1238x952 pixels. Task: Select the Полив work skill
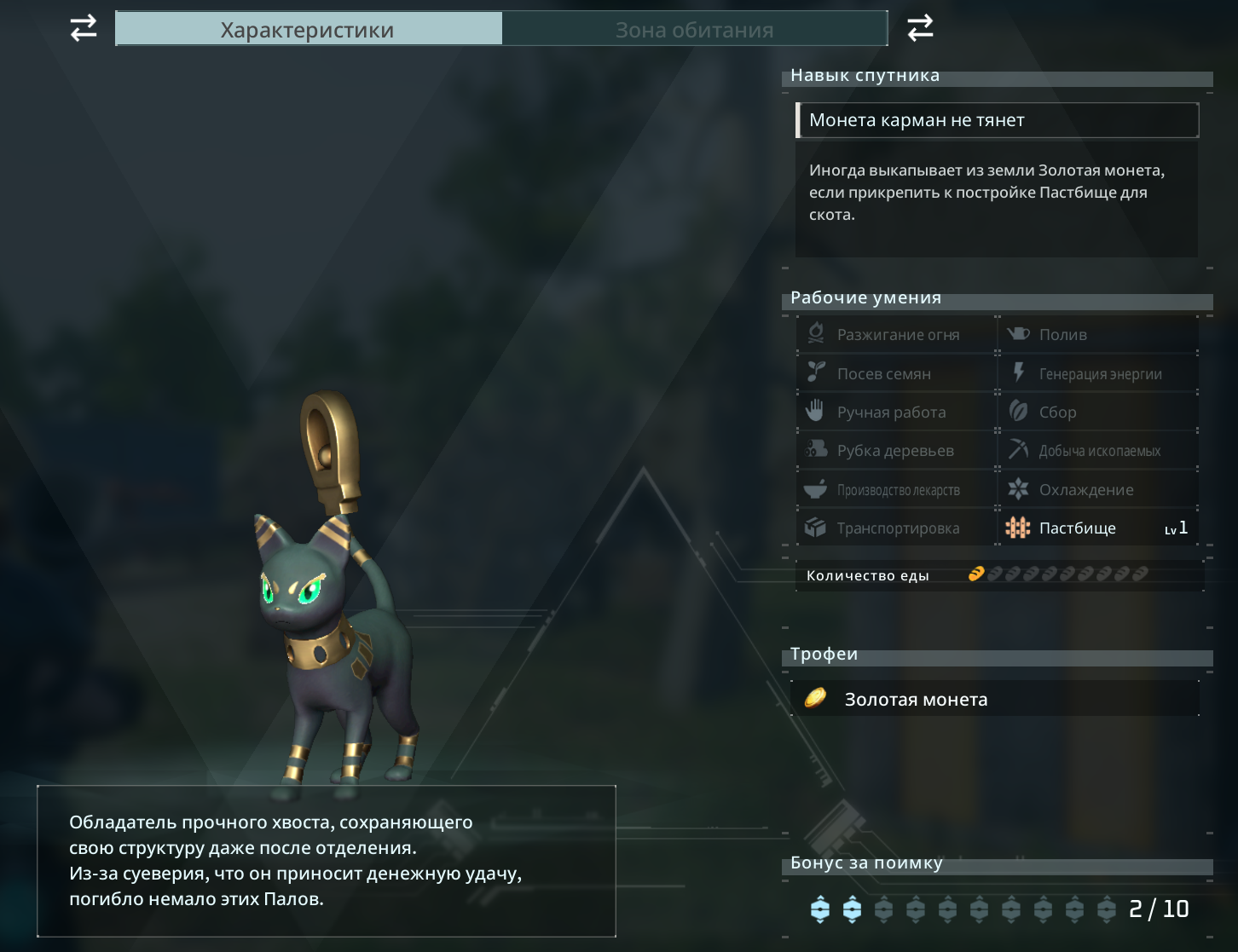pyautogui.click(x=1097, y=335)
